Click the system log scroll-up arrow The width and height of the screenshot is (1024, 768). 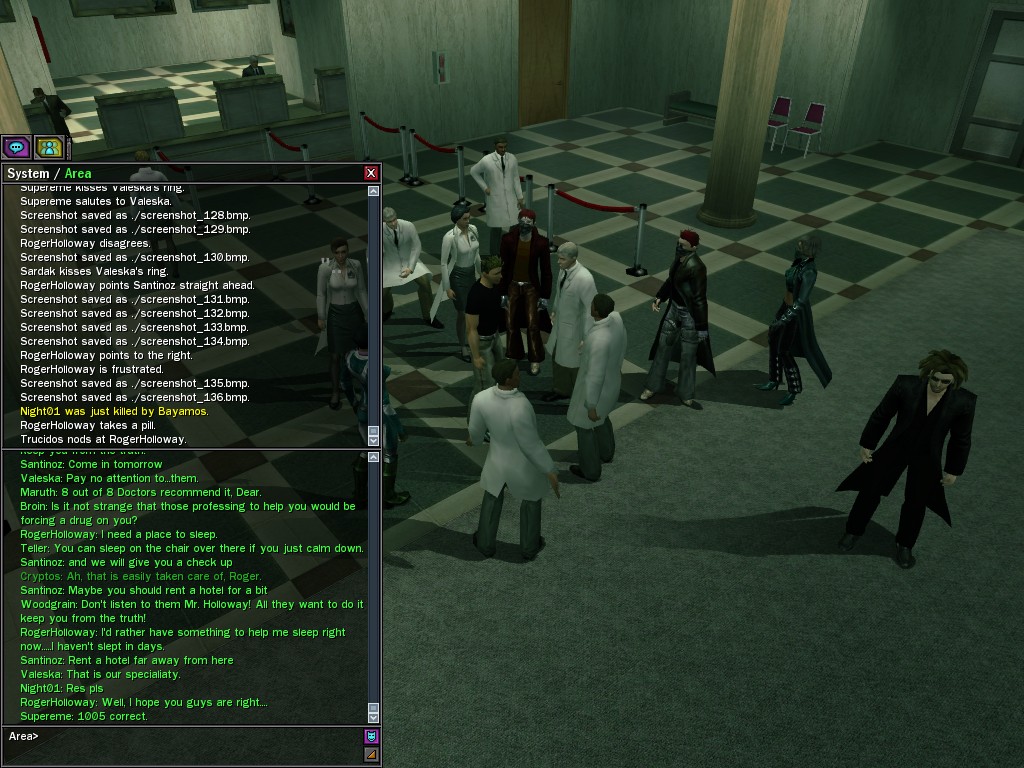click(x=373, y=191)
